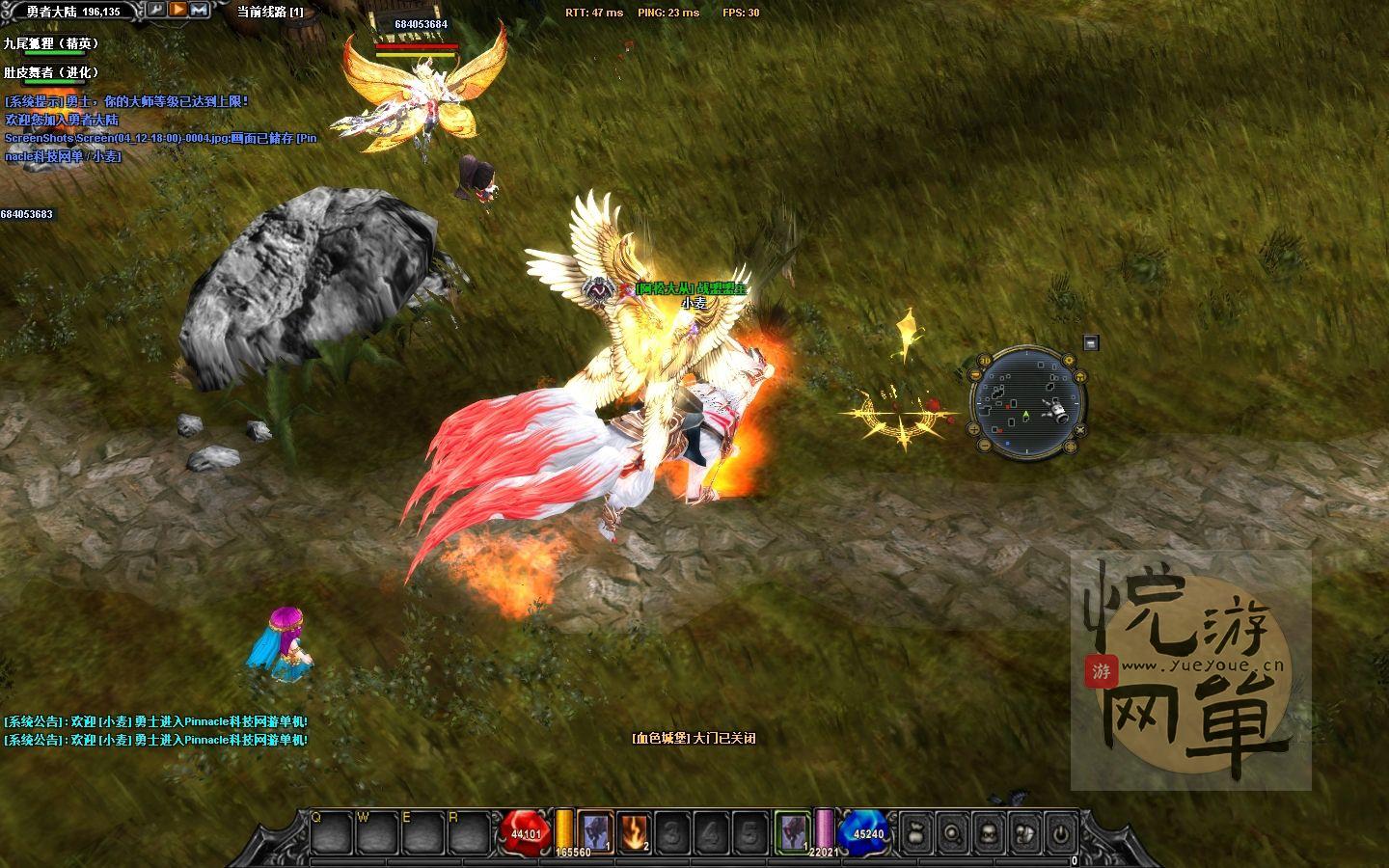Image resolution: width=1389 pixels, height=868 pixels.
Task: Use the green-framed beast item slot
Action: tap(792, 831)
